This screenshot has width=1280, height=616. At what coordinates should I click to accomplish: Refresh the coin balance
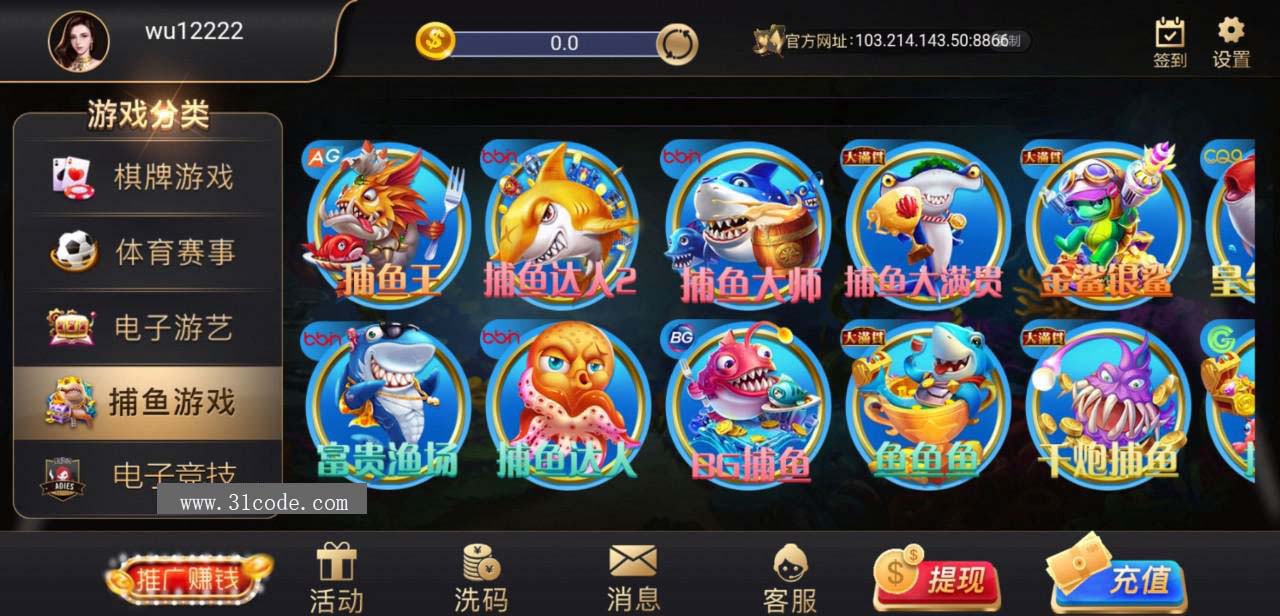coord(677,44)
